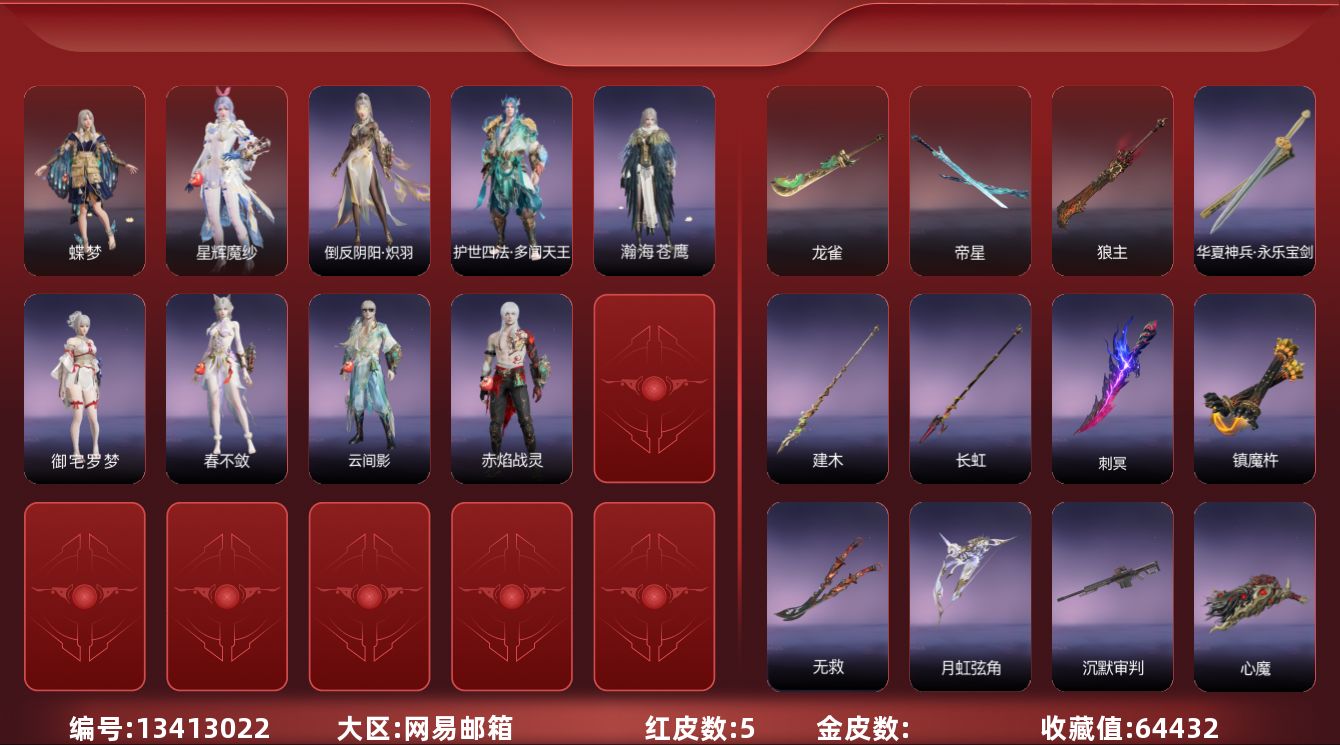Open the 狼主 weapon card
This screenshot has height=745, width=1340.
tap(1112, 178)
